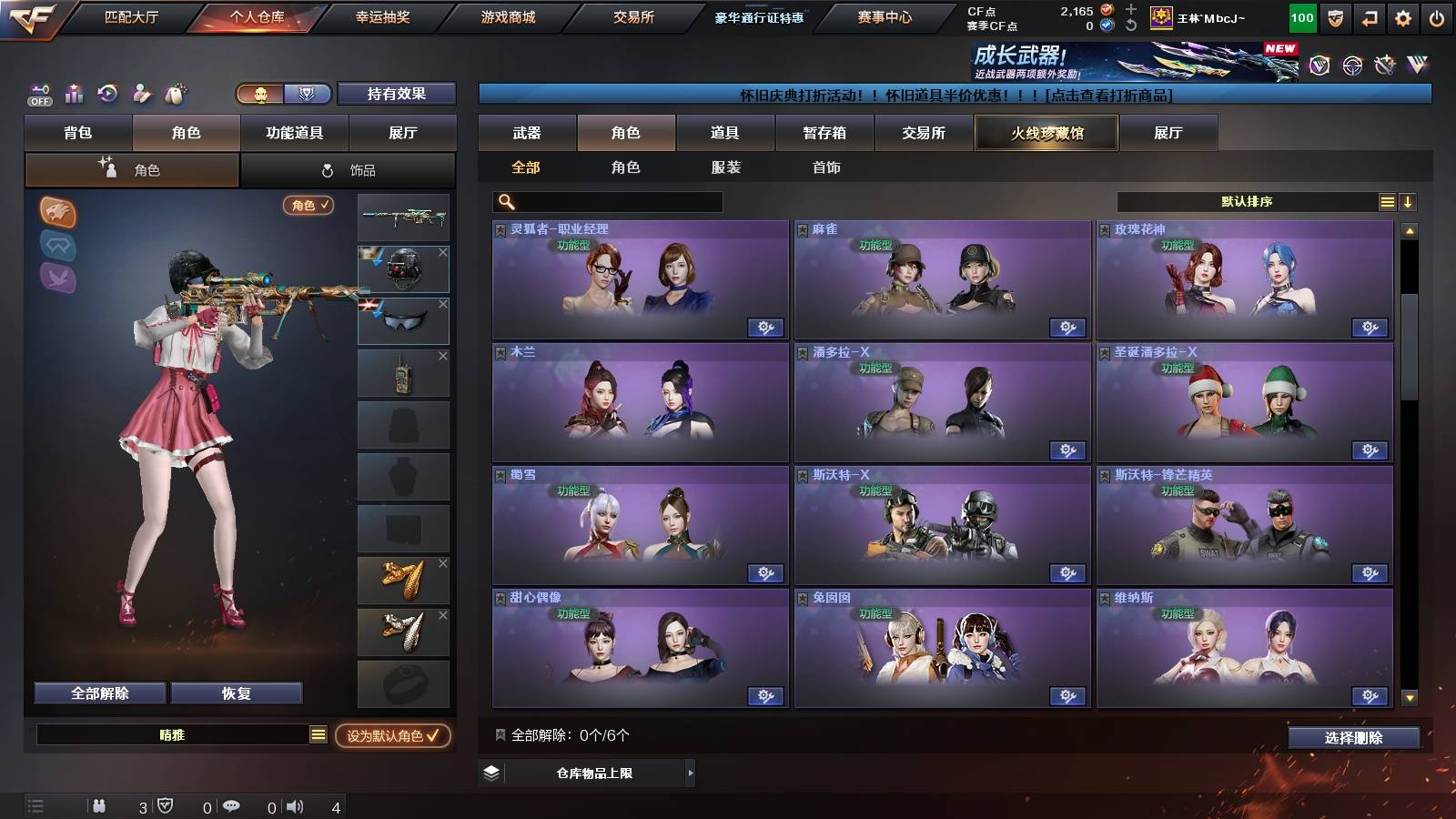Select the restore/replay icon near top left
Screen dimensions: 1456x819
tap(107, 93)
